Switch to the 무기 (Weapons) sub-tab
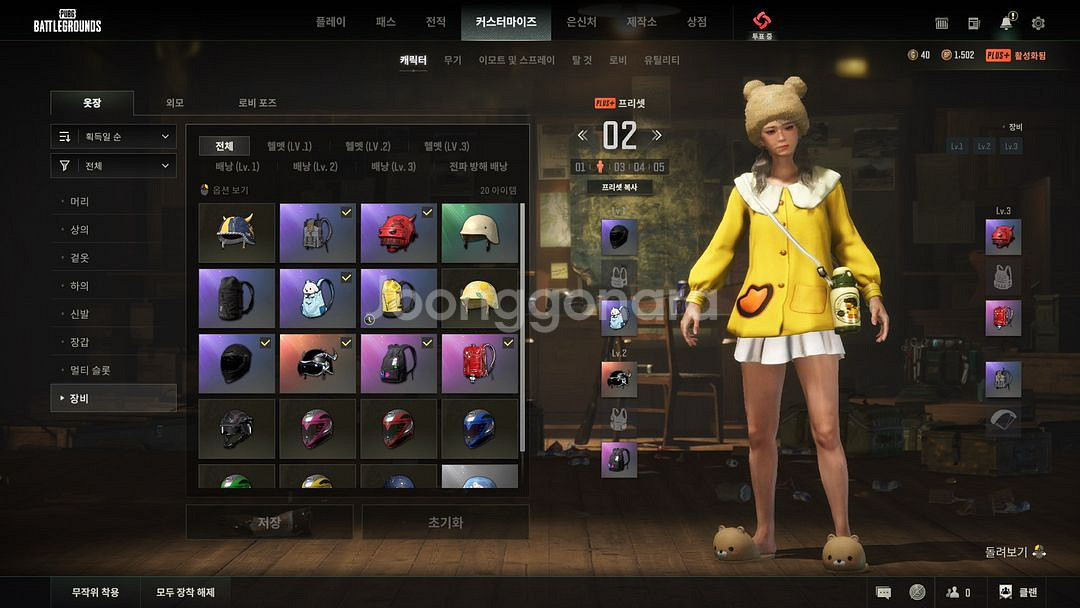This screenshot has height=608, width=1080. click(x=452, y=60)
